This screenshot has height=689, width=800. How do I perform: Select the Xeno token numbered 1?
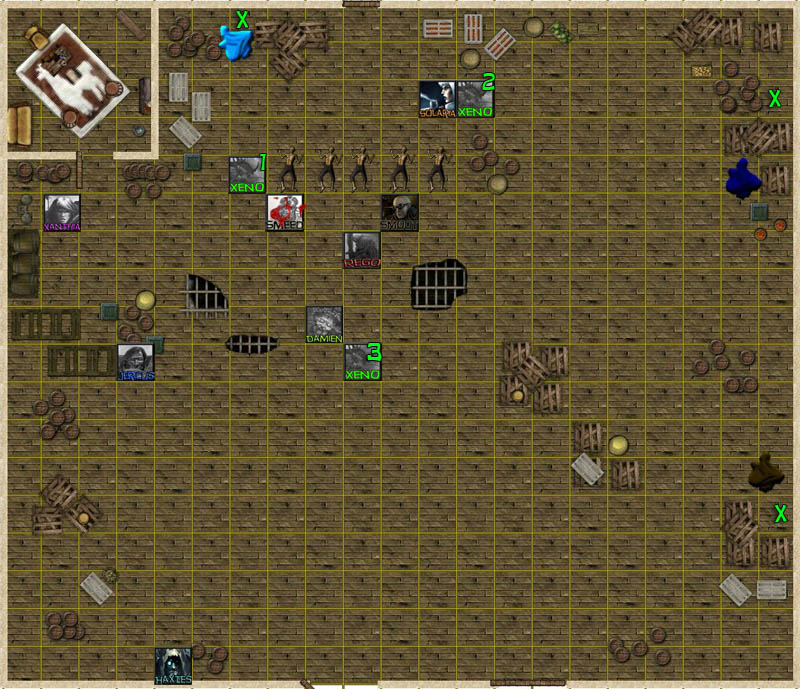point(247,174)
